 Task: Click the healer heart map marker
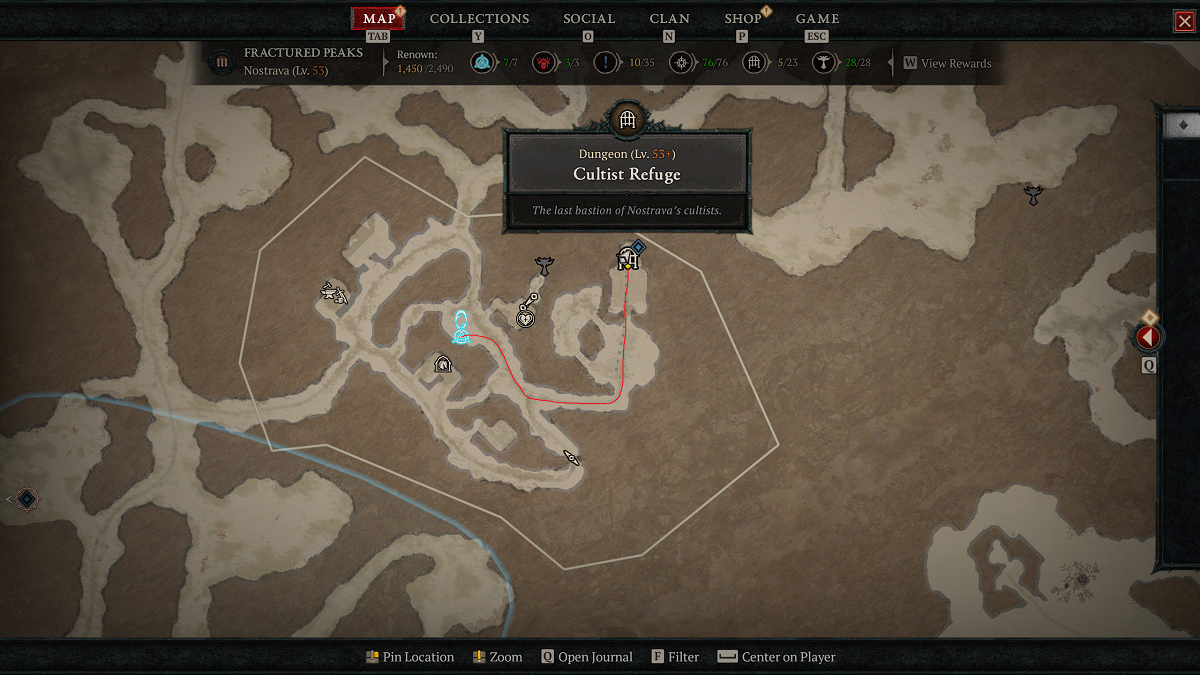click(526, 318)
